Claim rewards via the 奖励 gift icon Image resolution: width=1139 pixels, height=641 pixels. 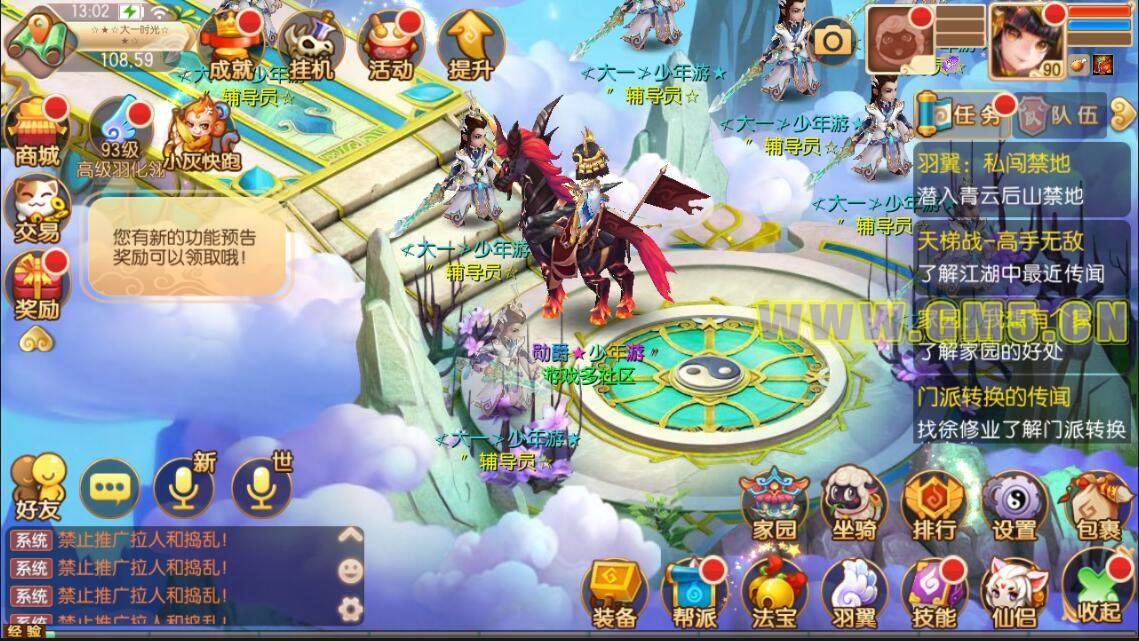(x=36, y=286)
